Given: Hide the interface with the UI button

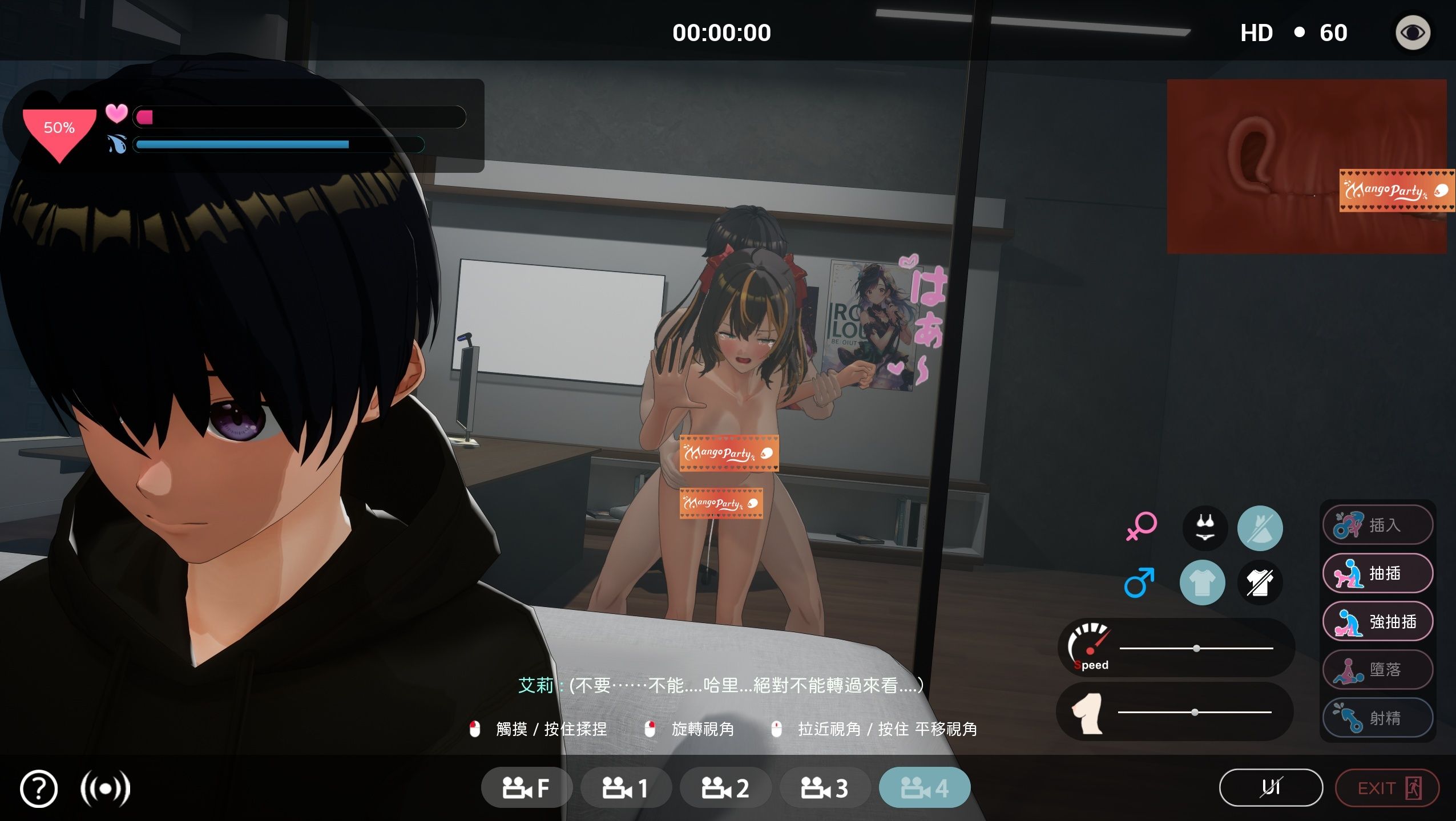Looking at the screenshot, I should 1271,788.
